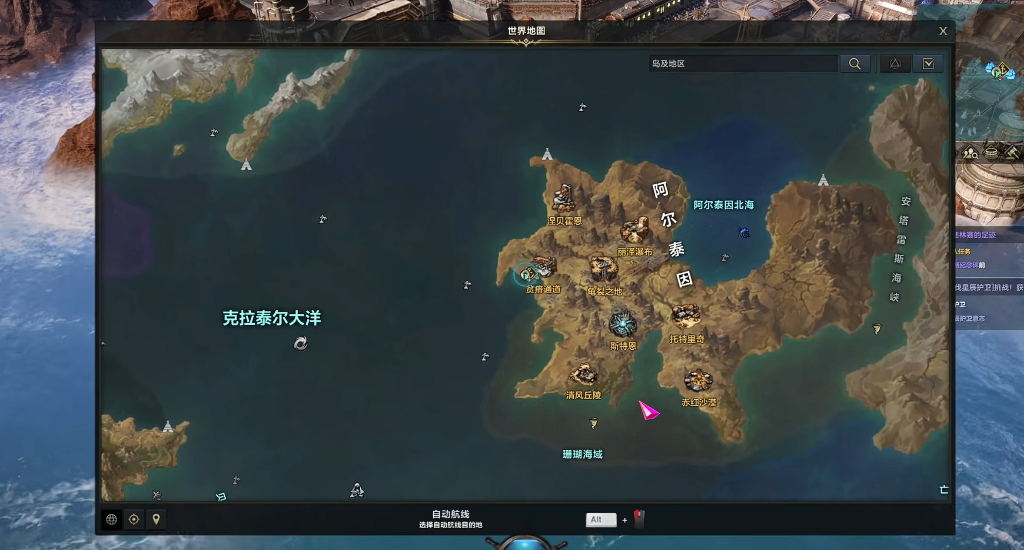
Task: Click the magnifying glass search button
Action: [854, 63]
